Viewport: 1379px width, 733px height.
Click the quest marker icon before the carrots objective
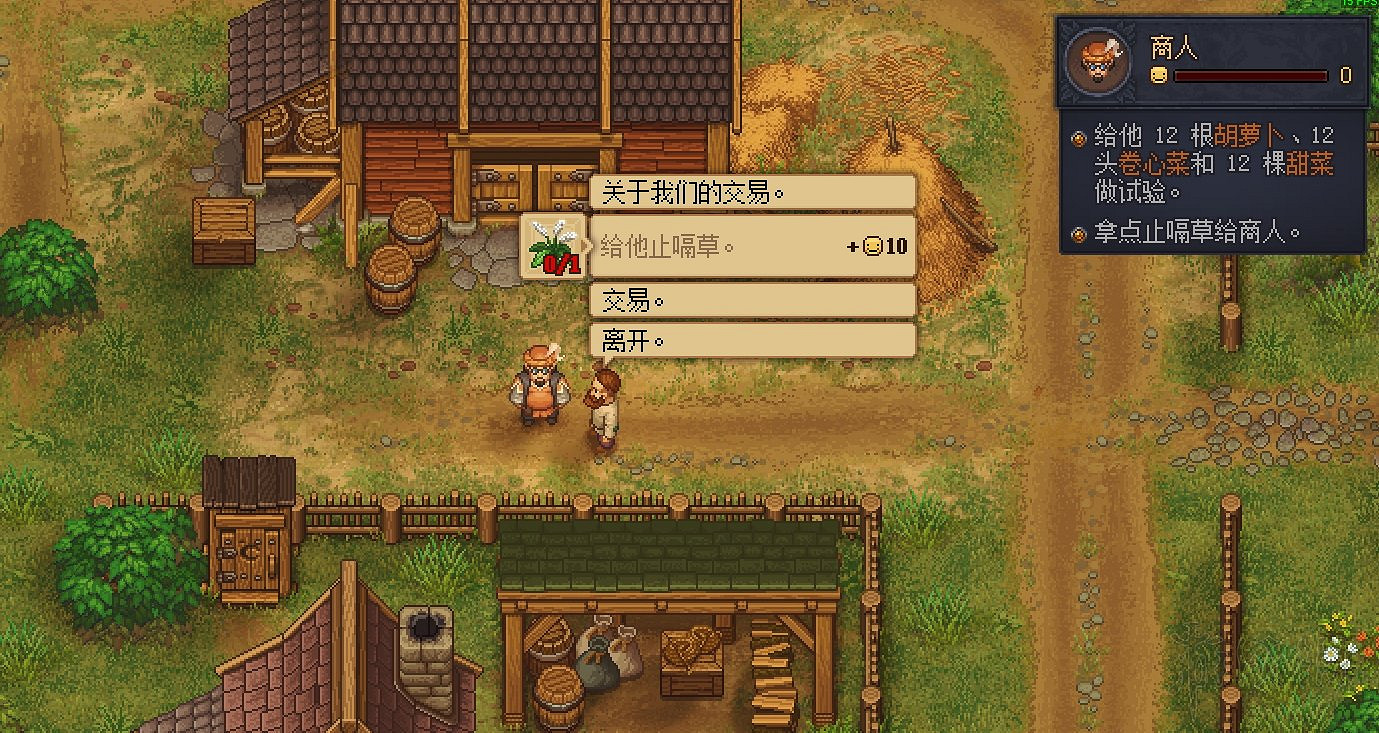(1078, 138)
